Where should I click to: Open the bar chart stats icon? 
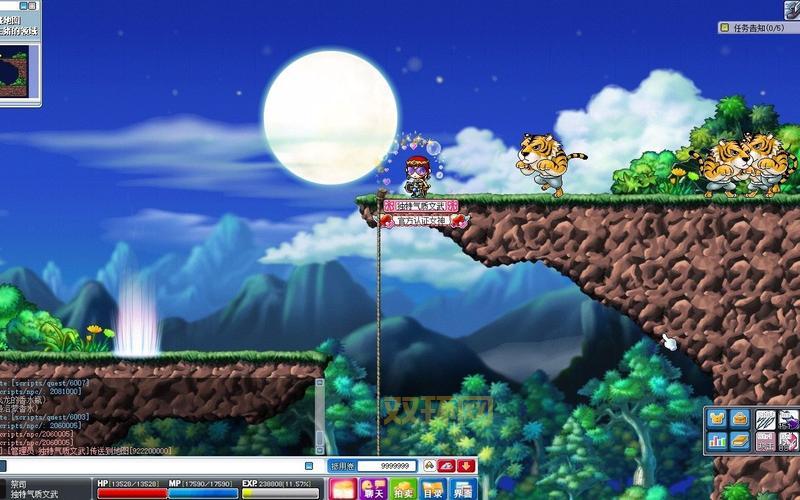click(717, 440)
